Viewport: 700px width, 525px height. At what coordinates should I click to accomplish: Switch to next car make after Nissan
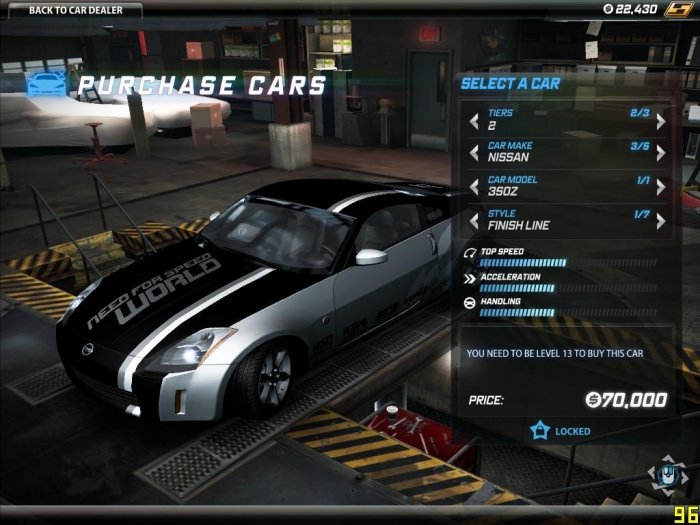661,153
